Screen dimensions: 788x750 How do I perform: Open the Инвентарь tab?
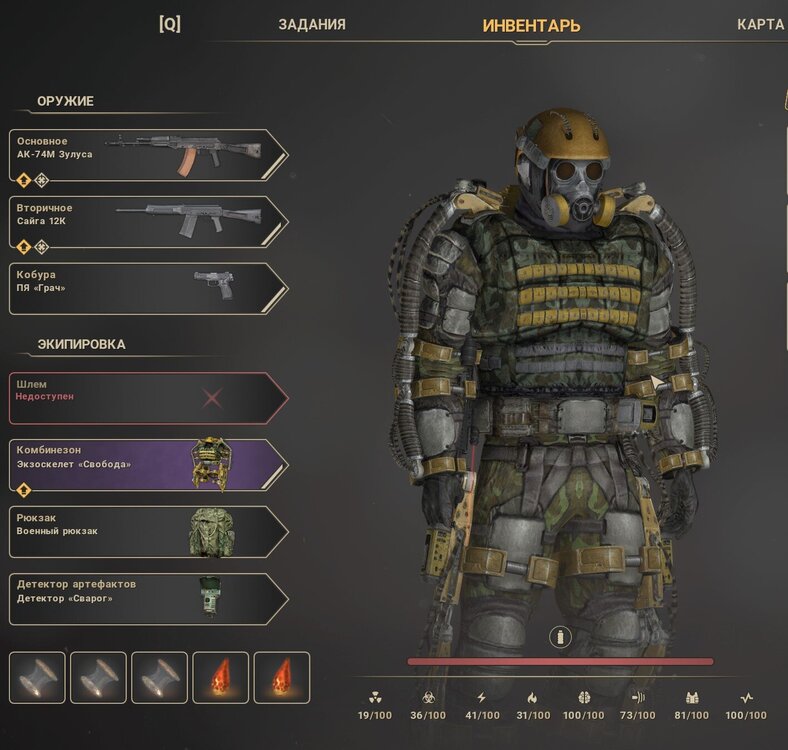[531, 26]
